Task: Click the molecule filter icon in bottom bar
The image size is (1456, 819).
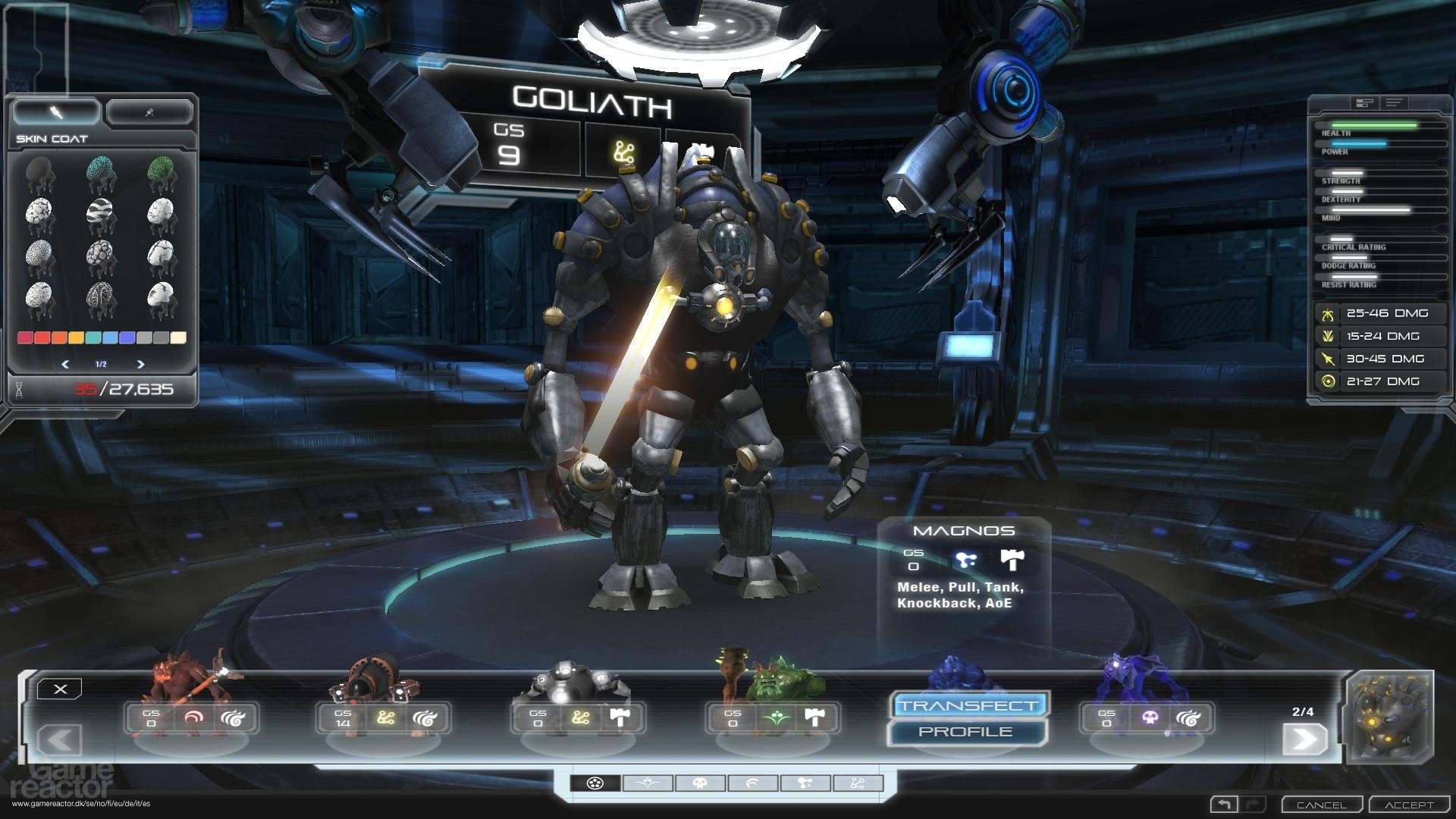Action: 805,783
